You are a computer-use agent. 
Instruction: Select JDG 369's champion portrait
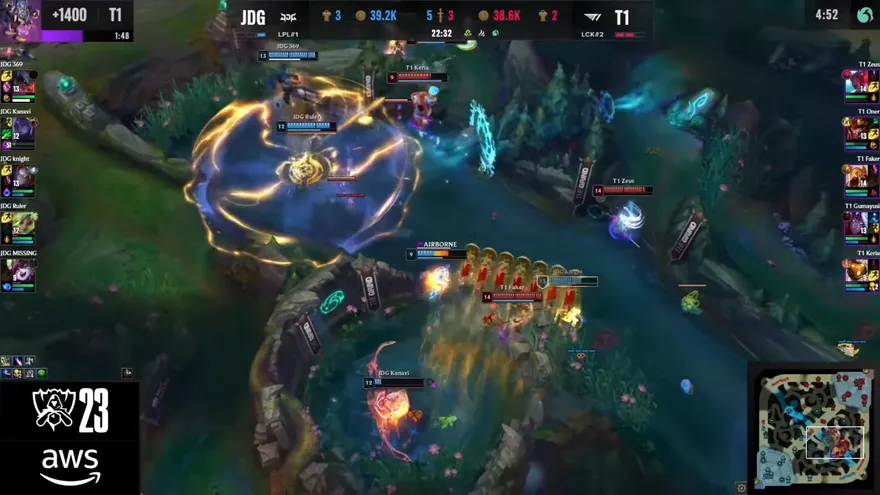(x=23, y=82)
